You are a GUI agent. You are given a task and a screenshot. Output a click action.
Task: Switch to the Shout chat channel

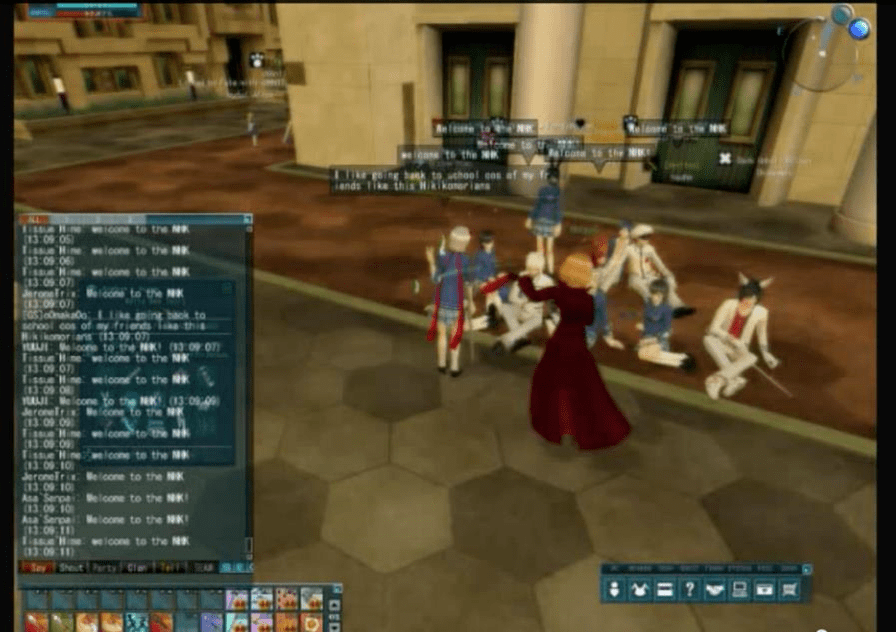click(x=70, y=568)
